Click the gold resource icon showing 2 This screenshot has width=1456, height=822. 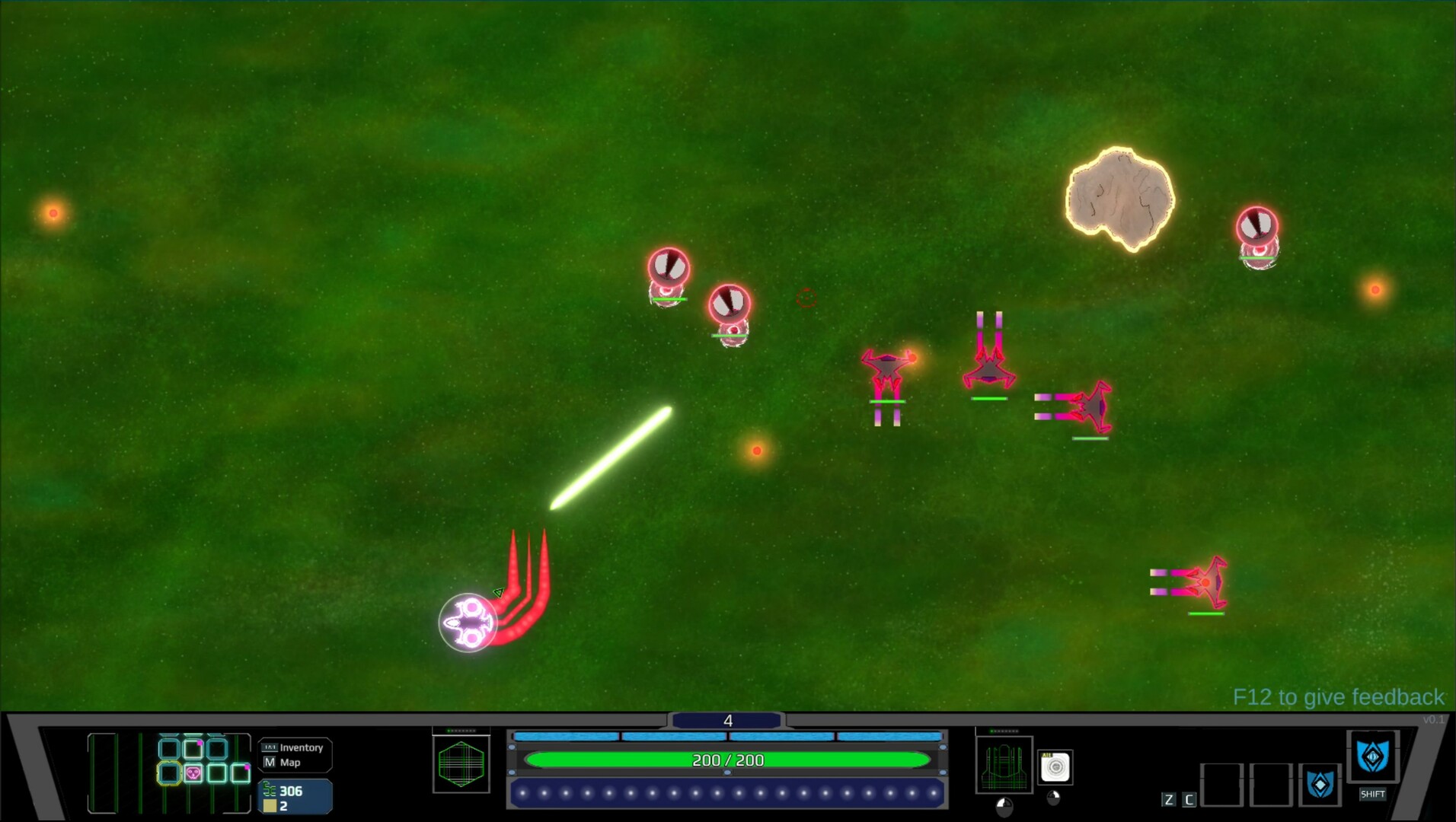[269, 804]
